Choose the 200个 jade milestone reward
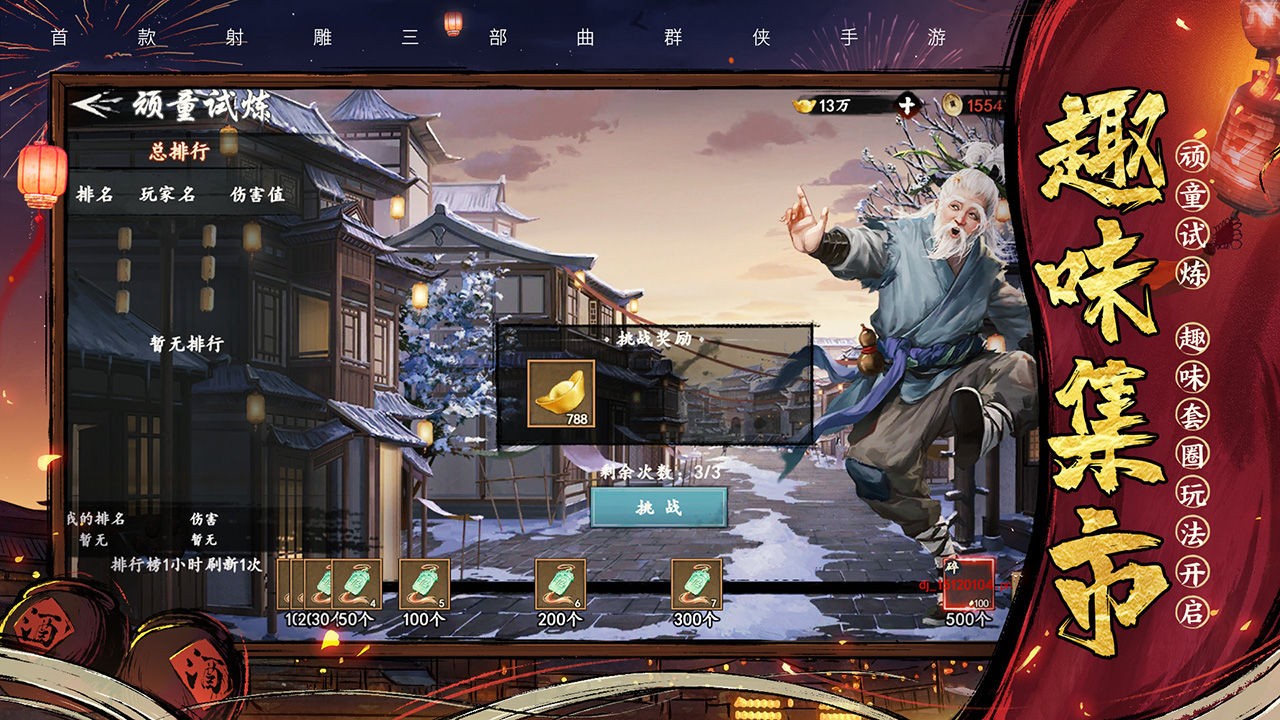 [x=560, y=584]
